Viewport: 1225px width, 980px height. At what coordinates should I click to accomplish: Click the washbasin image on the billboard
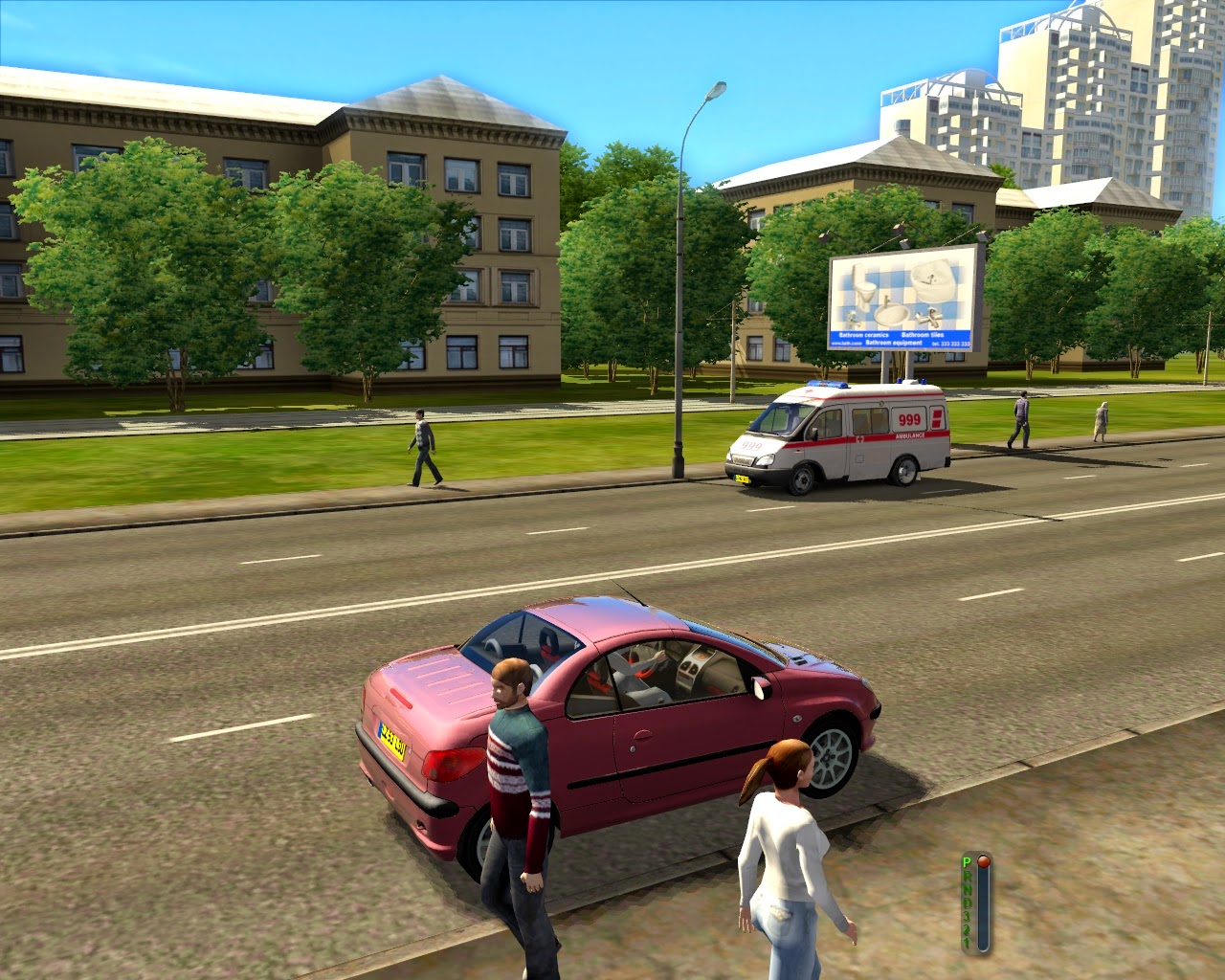[891, 314]
